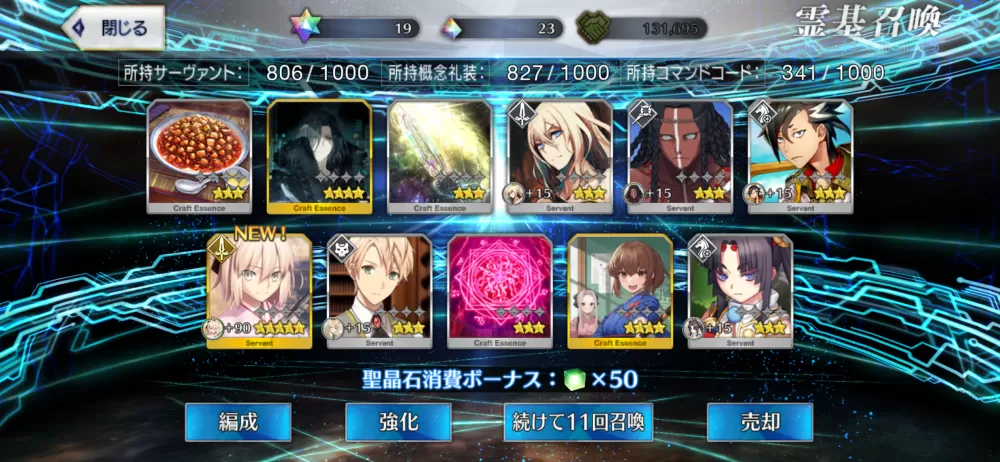View the pink magic circle Craft Essence
Viewport: 1000px width, 462px height.
coord(499,291)
